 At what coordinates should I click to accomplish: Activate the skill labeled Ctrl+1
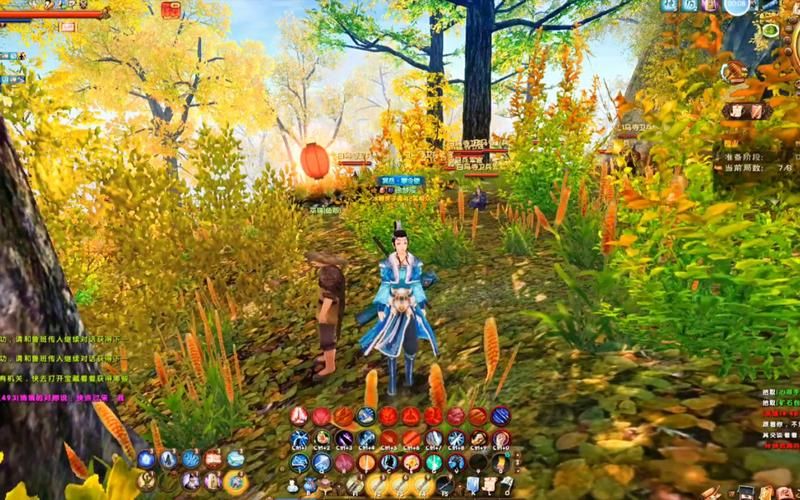coord(300,439)
